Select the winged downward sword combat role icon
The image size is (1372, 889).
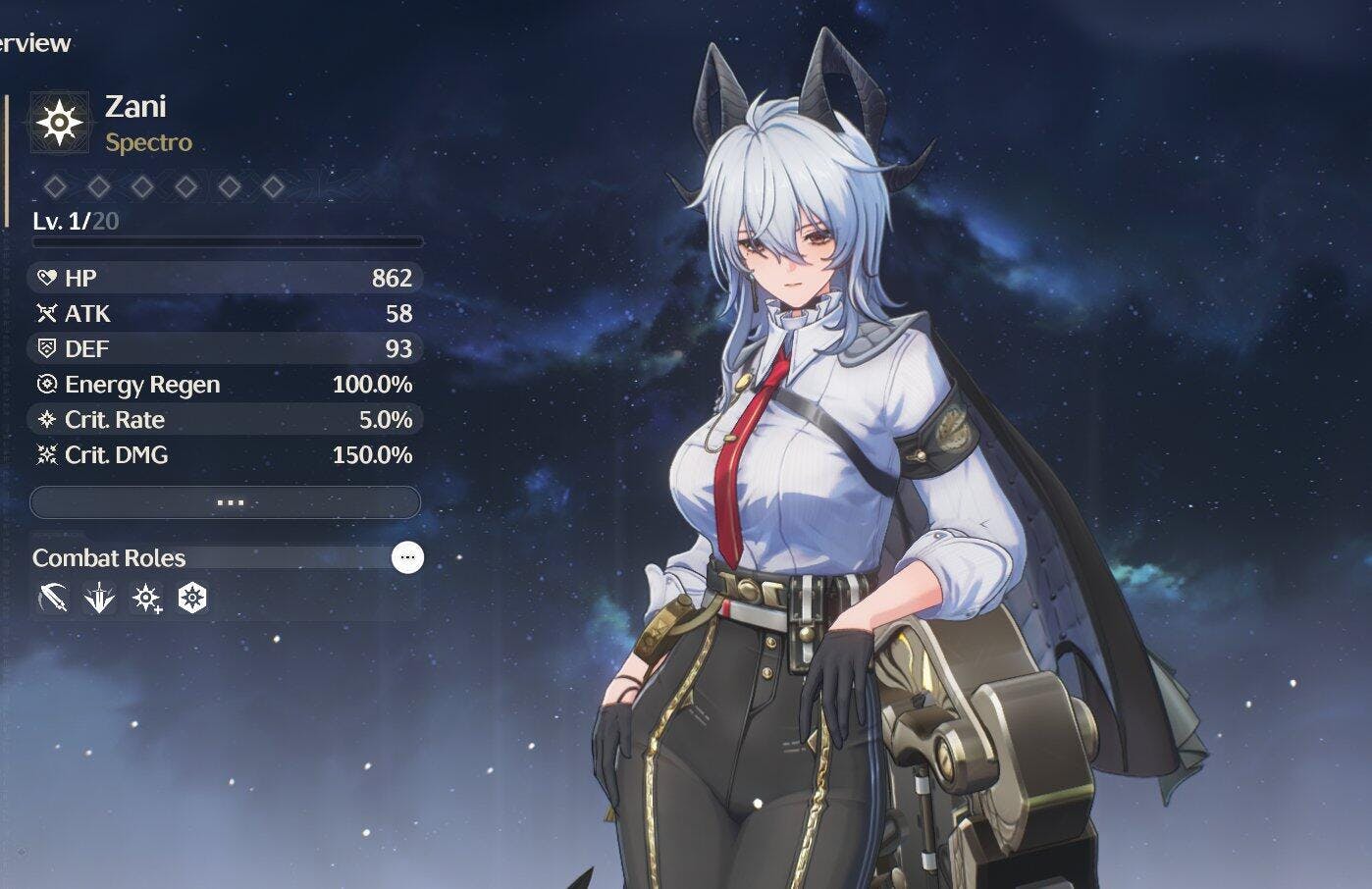click(99, 599)
